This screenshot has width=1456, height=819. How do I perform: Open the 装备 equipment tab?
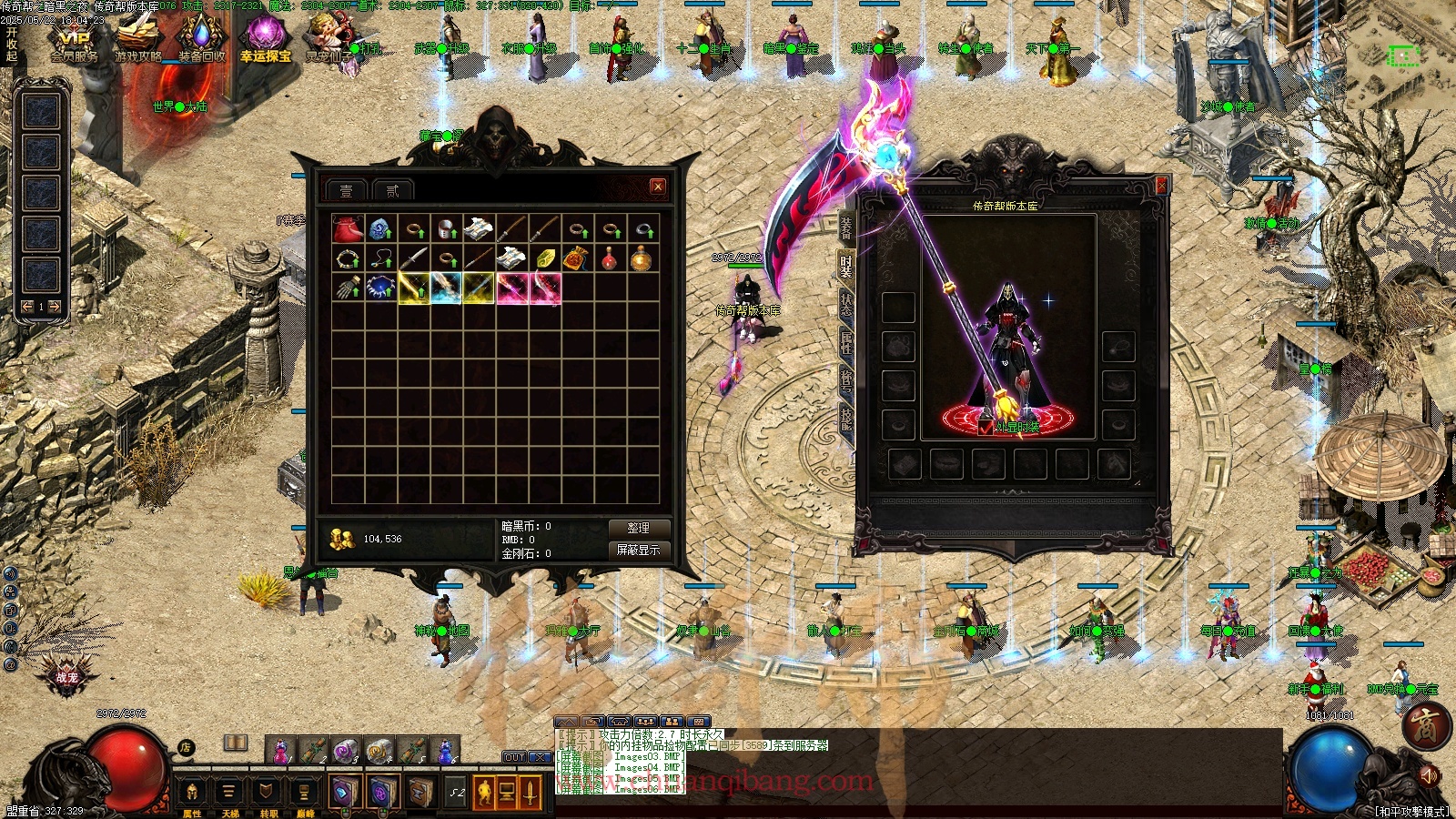point(845,227)
